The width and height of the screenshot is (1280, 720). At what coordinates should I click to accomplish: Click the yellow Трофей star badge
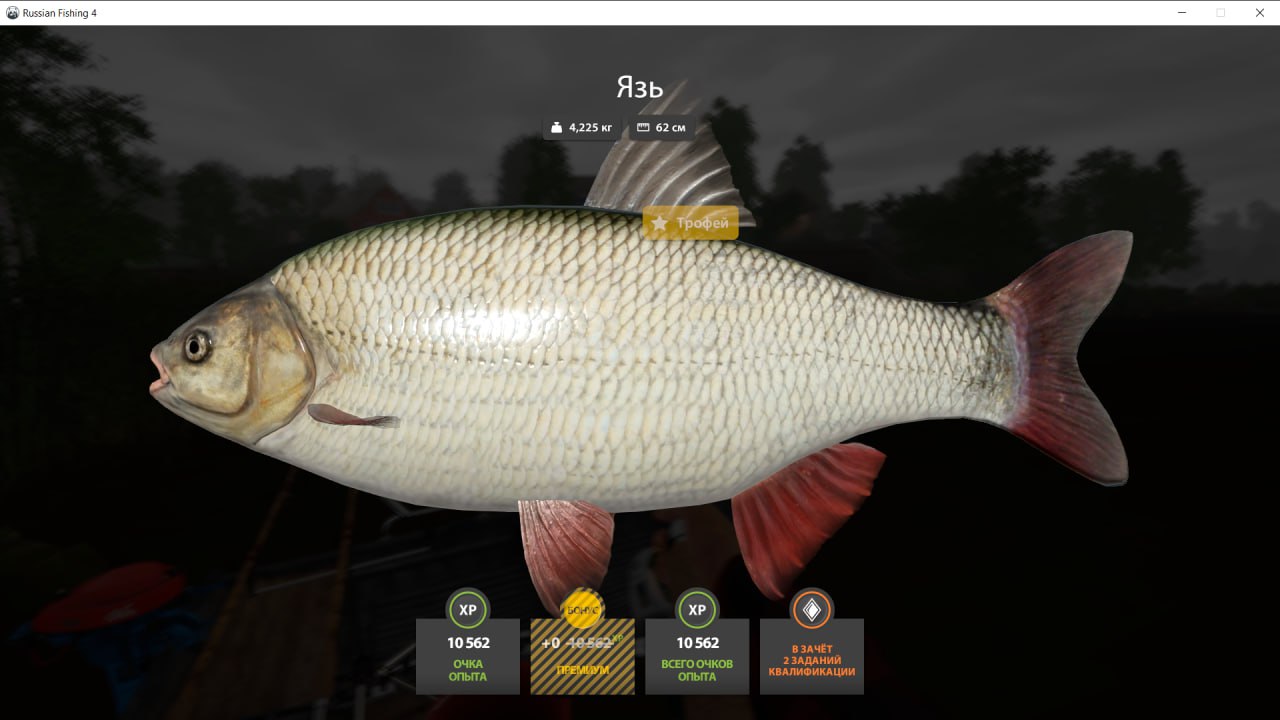pos(690,223)
